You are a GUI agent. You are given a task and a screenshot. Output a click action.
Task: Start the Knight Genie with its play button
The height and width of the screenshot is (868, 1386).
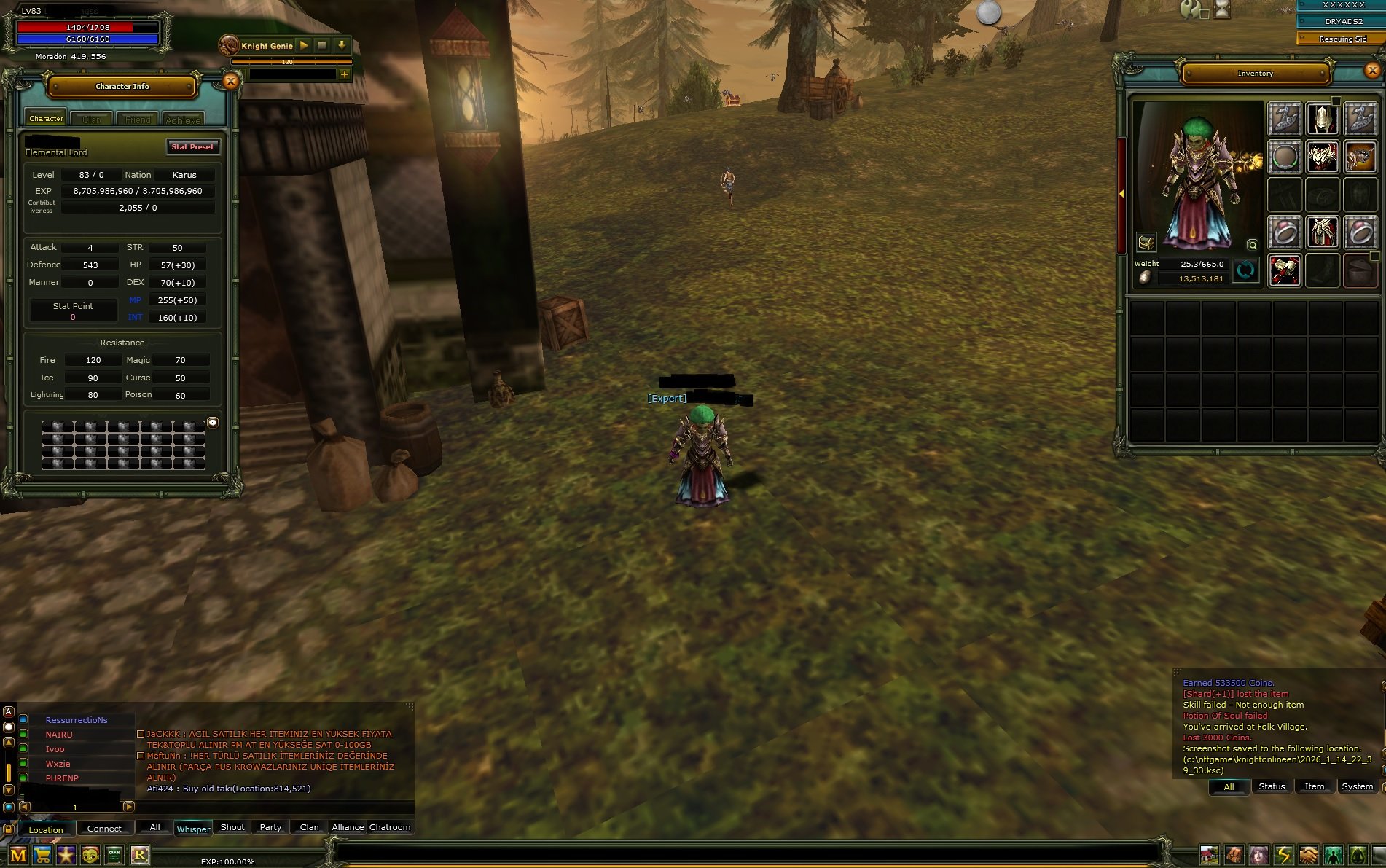point(302,45)
